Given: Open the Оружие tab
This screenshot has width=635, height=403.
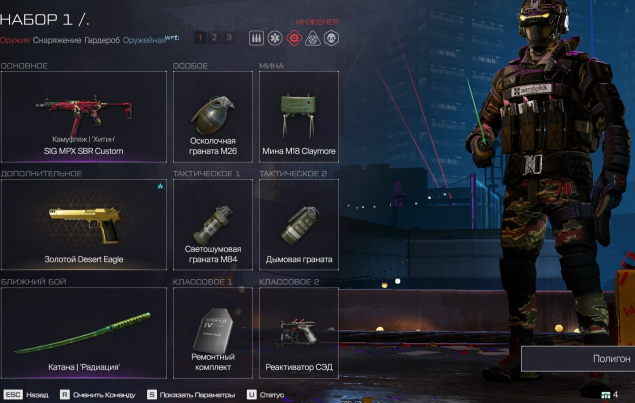Looking at the screenshot, I should click(15, 40).
